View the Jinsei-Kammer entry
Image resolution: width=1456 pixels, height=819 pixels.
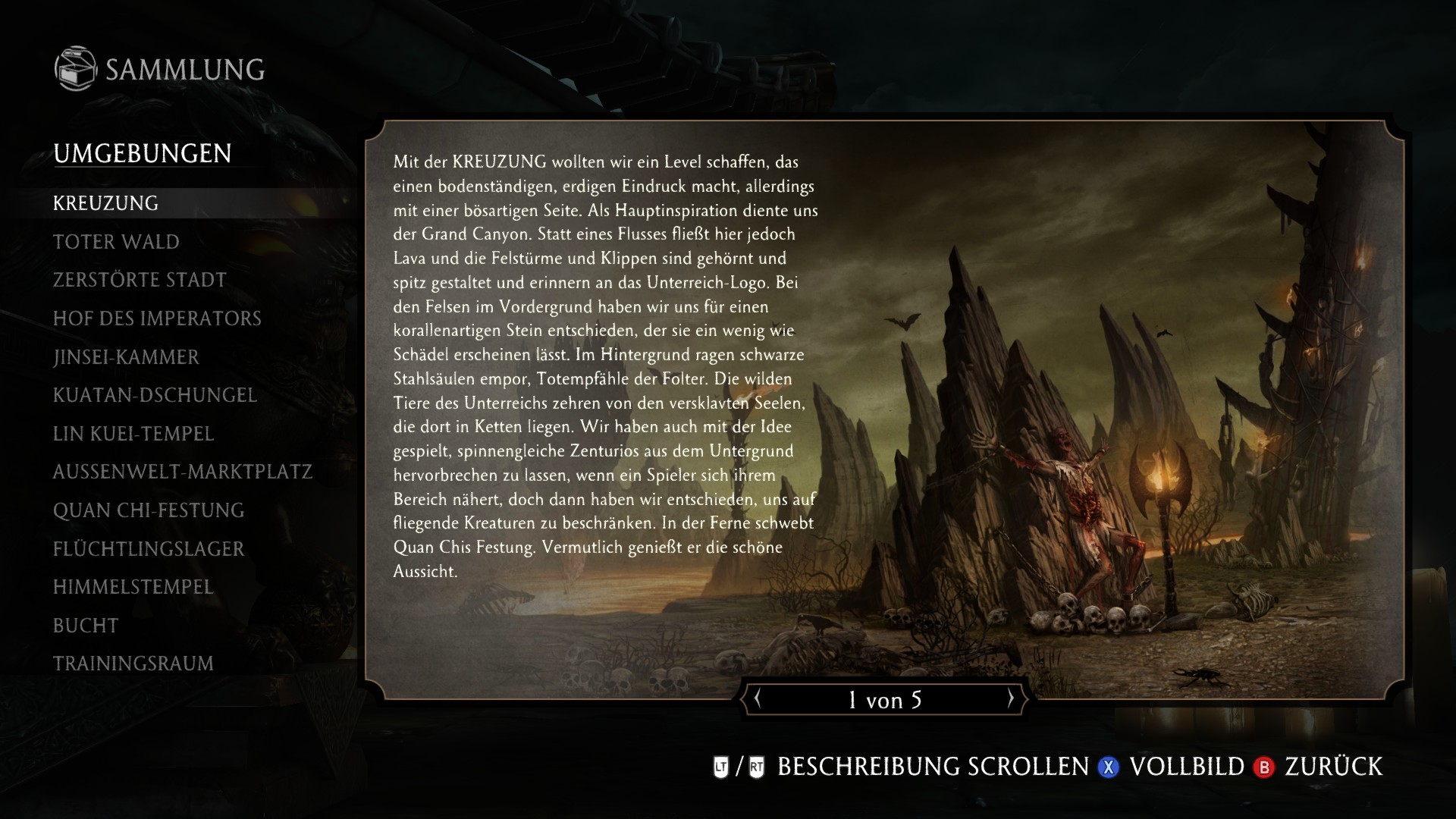click(x=126, y=357)
